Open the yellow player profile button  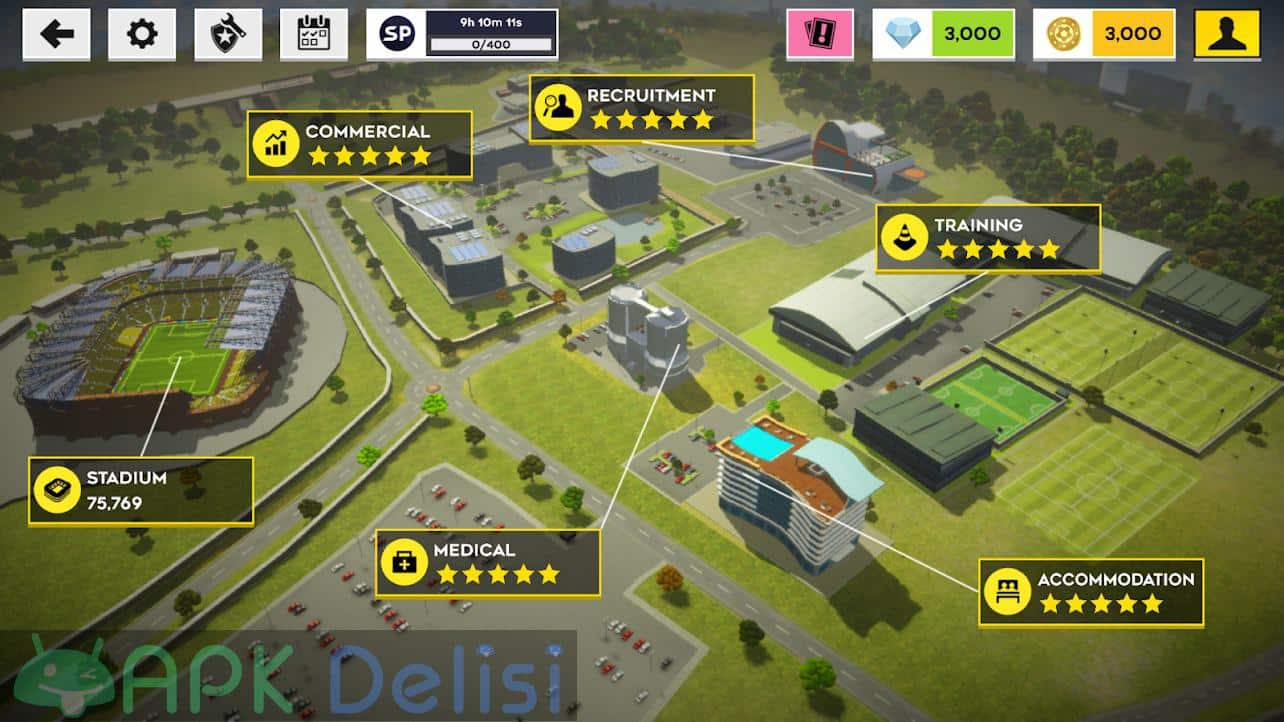(1227, 35)
